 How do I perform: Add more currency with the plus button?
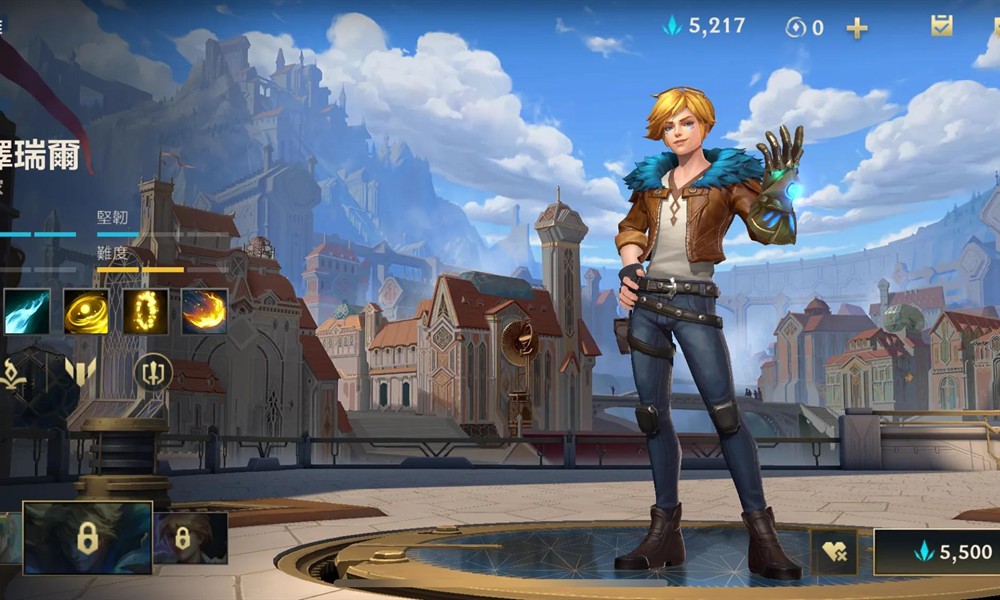pos(857,28)
